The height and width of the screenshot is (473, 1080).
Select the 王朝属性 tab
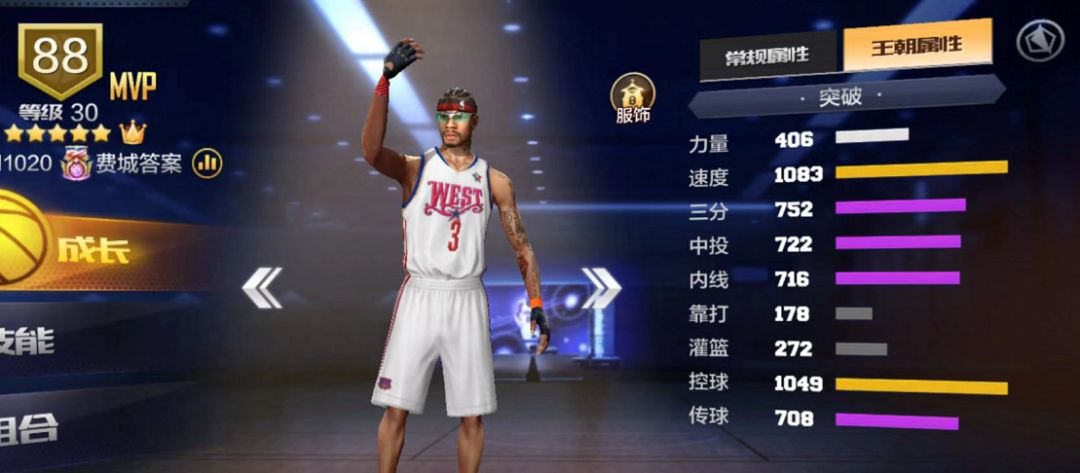point(917,46)
